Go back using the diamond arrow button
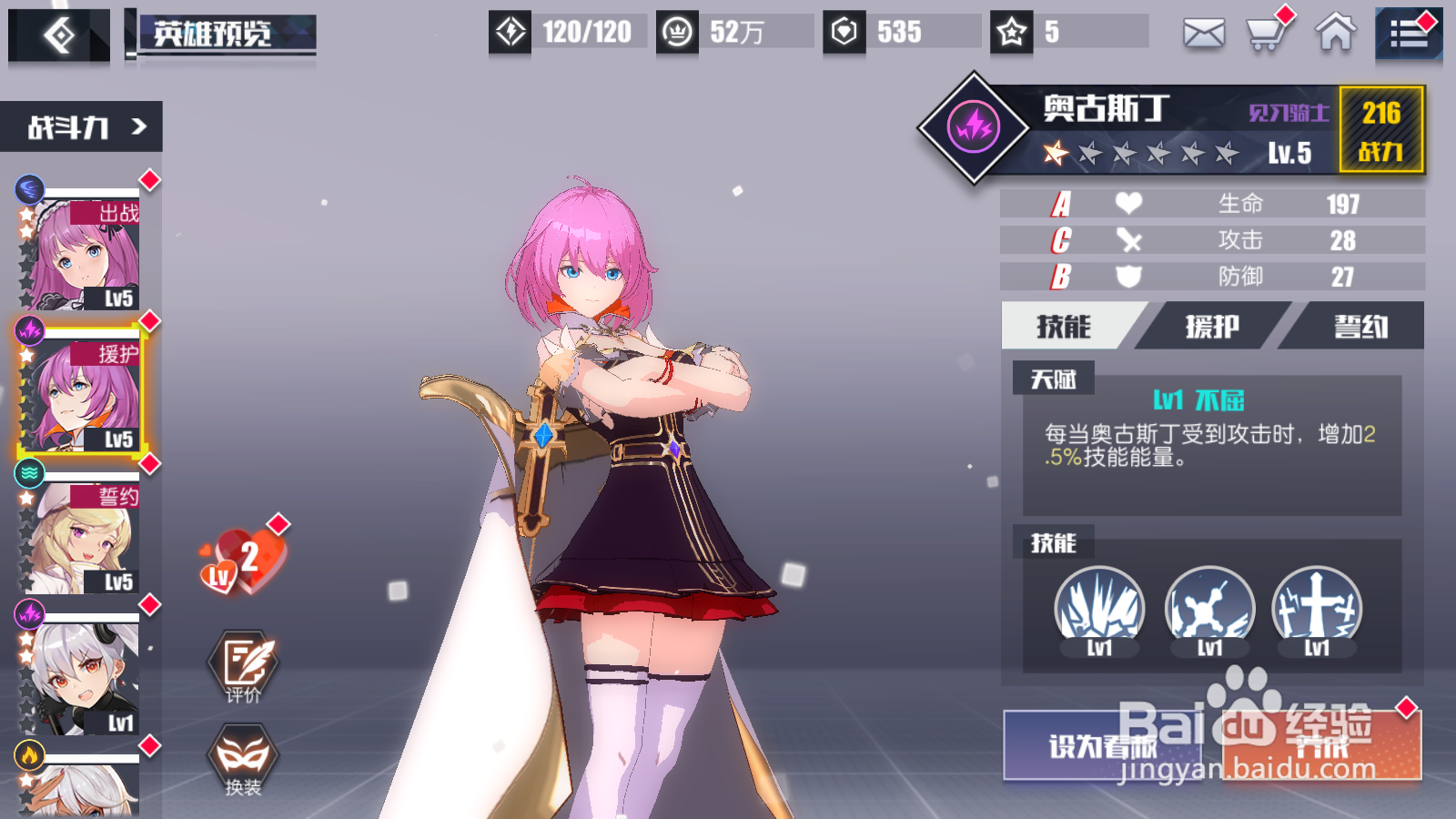The width and height of the screenshot is (1456, 819). tap(59, 36)
